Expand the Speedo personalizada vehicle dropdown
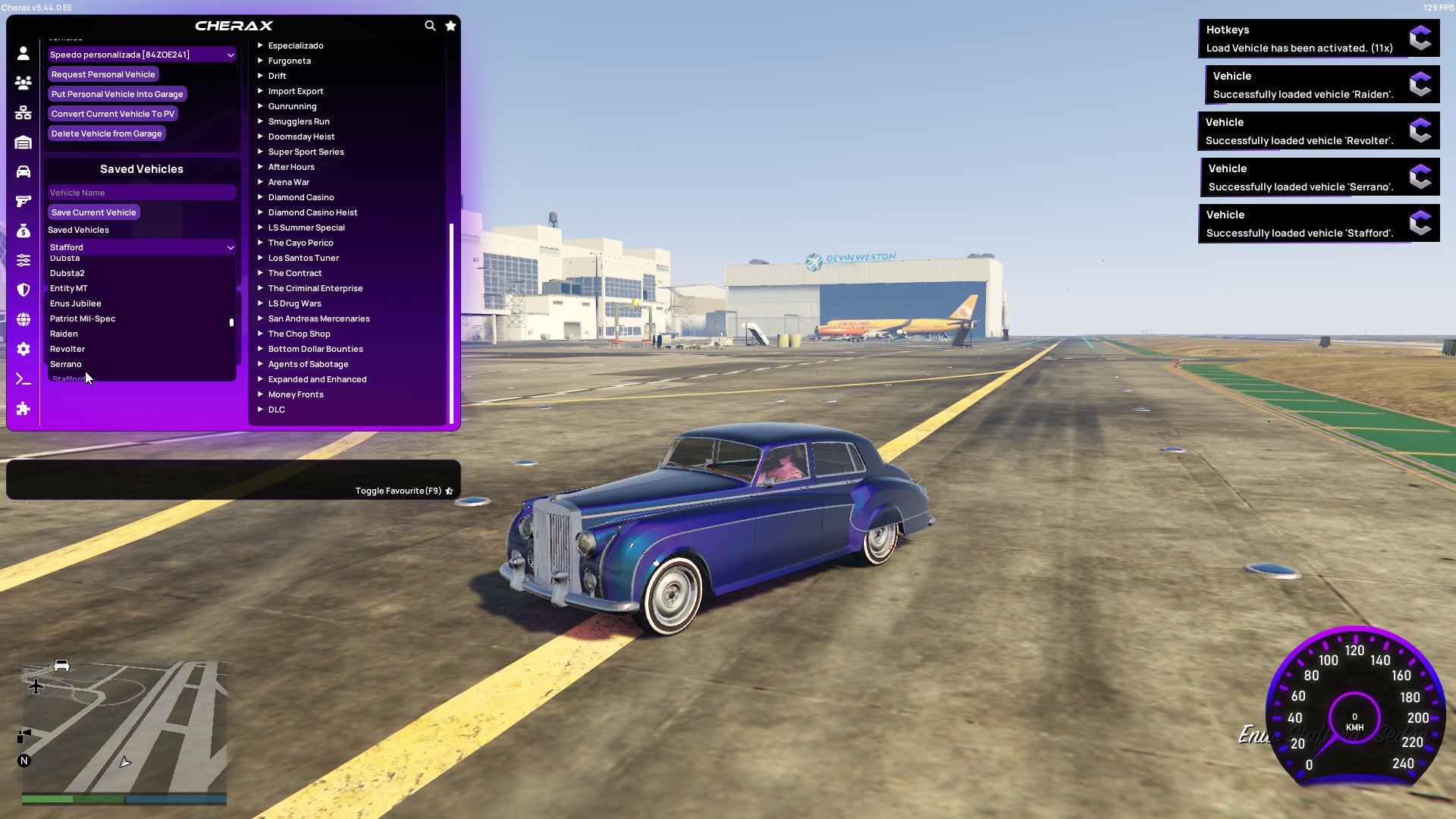The width and height of the screenshot is (1456, 819). click(231, 54)
